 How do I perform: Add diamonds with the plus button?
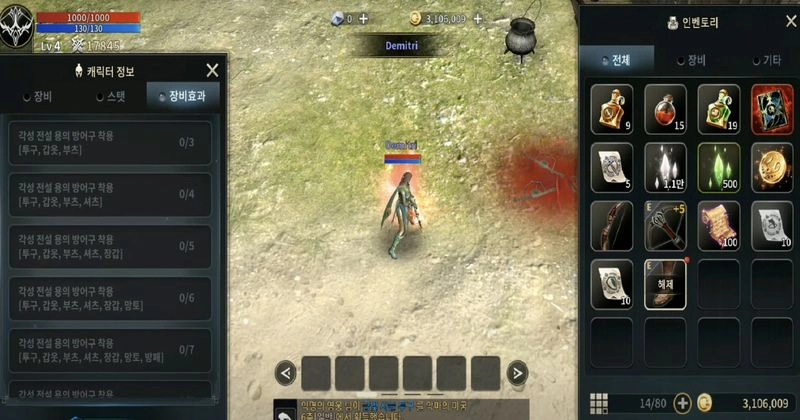(x=363, y=18)
